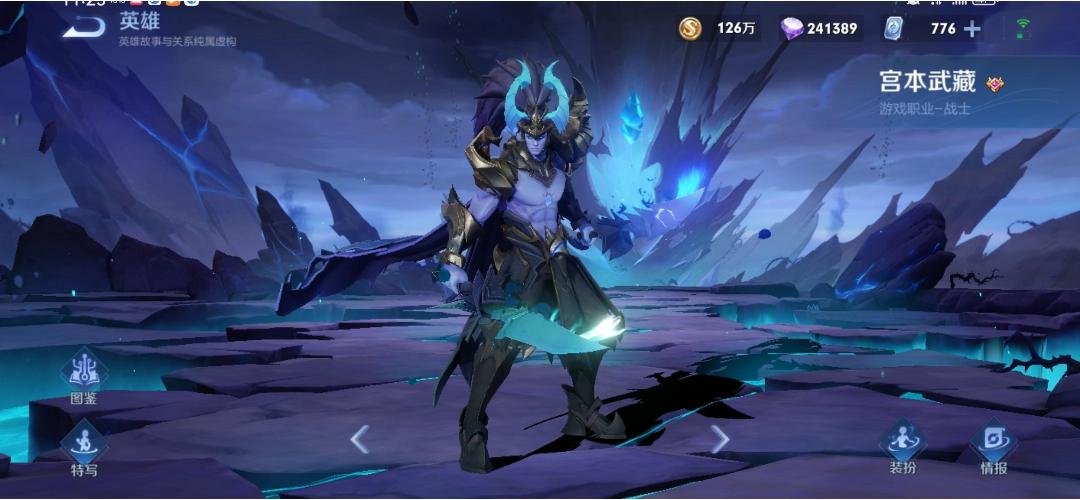Add more tickets with the plus button
This screenshot has width=1080, height=500.
[x=972, y=29]
